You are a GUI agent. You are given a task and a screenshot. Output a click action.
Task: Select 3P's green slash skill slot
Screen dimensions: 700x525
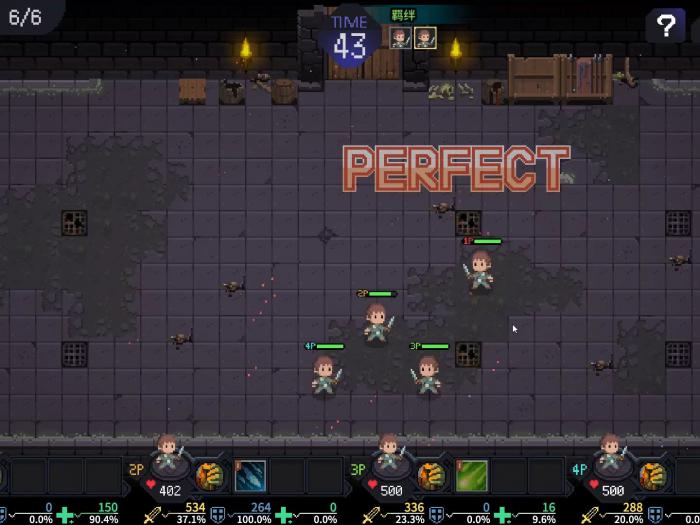[471, 475]
